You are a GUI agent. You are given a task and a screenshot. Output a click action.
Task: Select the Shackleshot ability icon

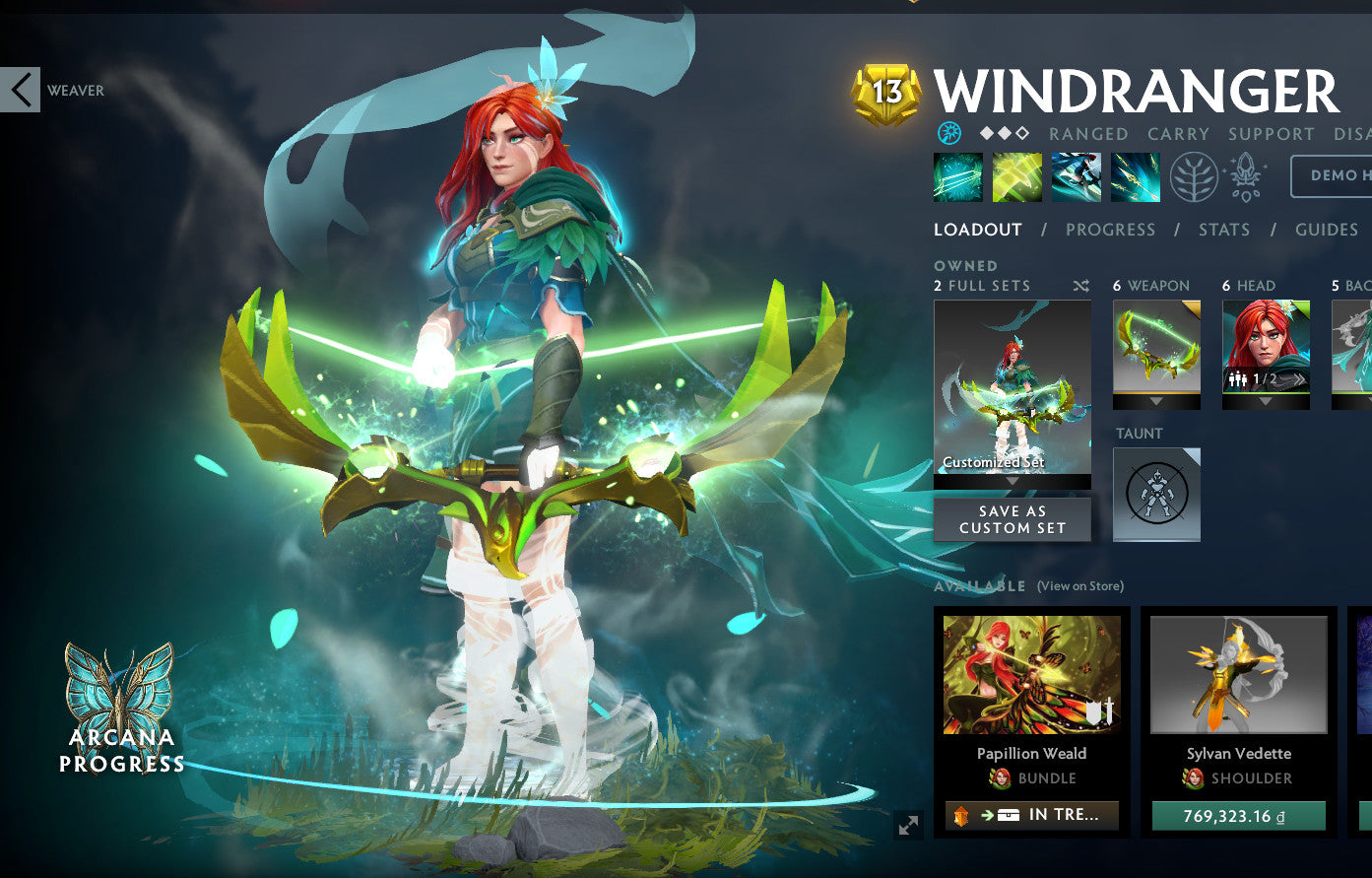coord(957,177)
